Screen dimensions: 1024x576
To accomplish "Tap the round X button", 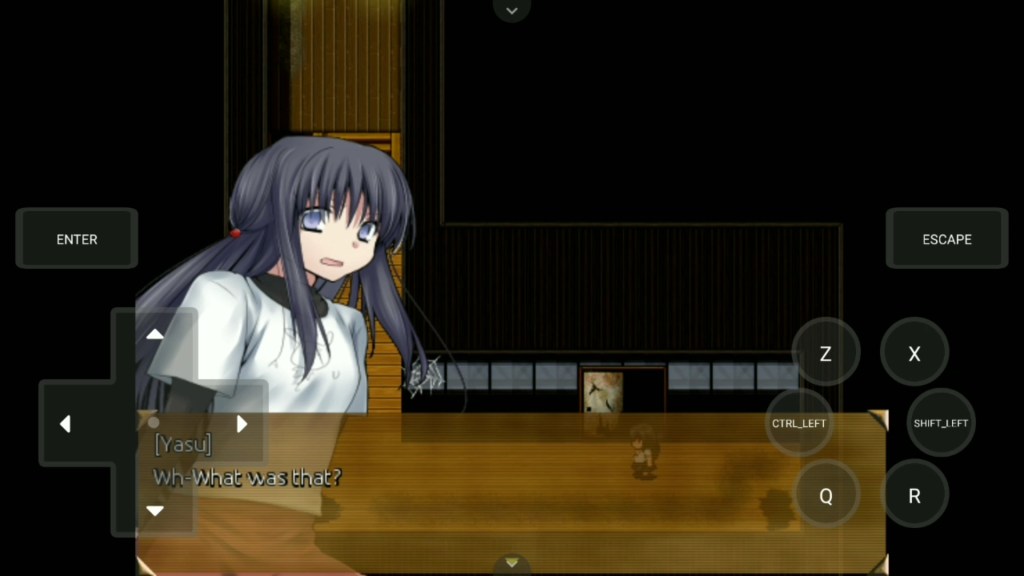I will pos(914,353).
